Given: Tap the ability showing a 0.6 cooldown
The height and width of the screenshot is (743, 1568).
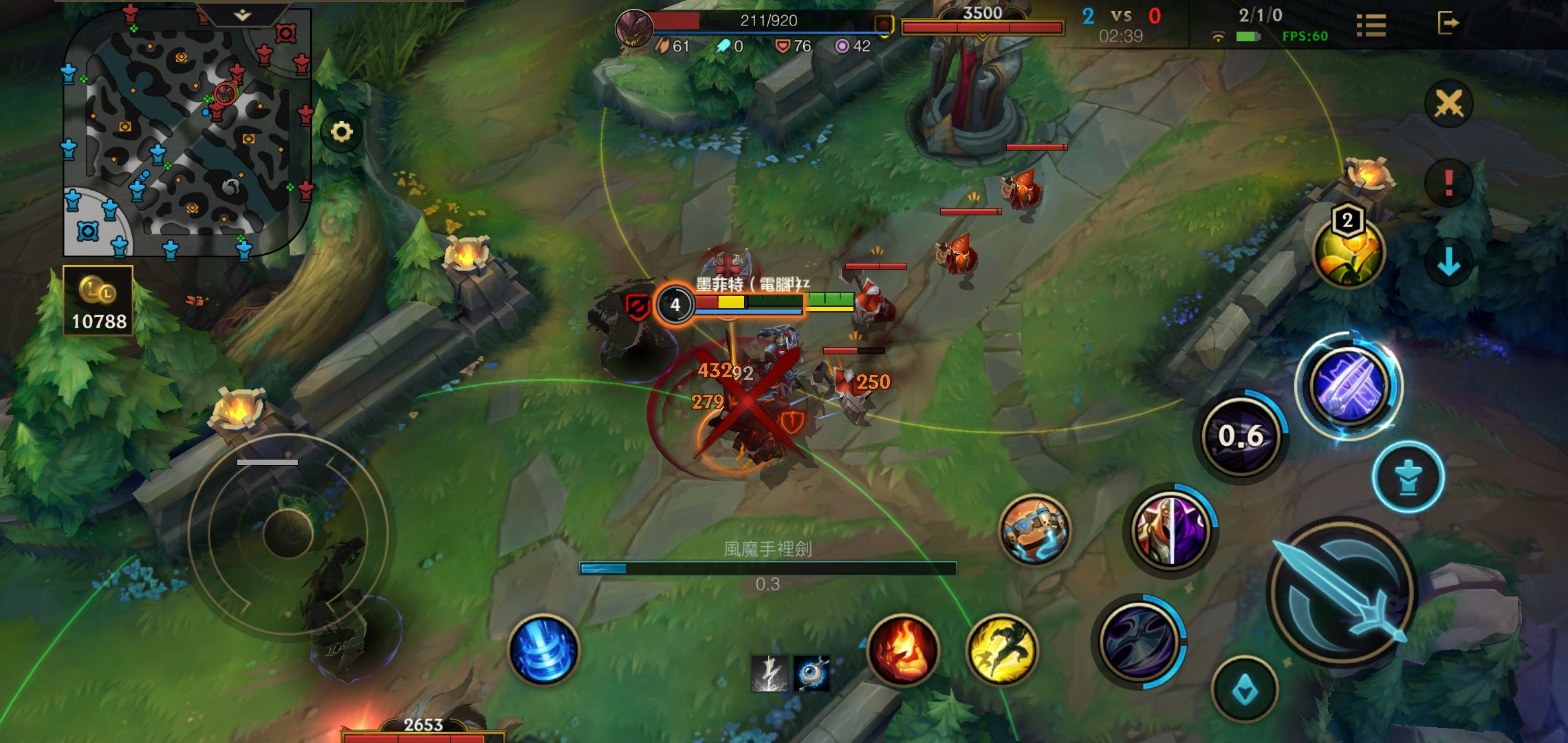Looking at the screenshot, I should coord(1241,435).
